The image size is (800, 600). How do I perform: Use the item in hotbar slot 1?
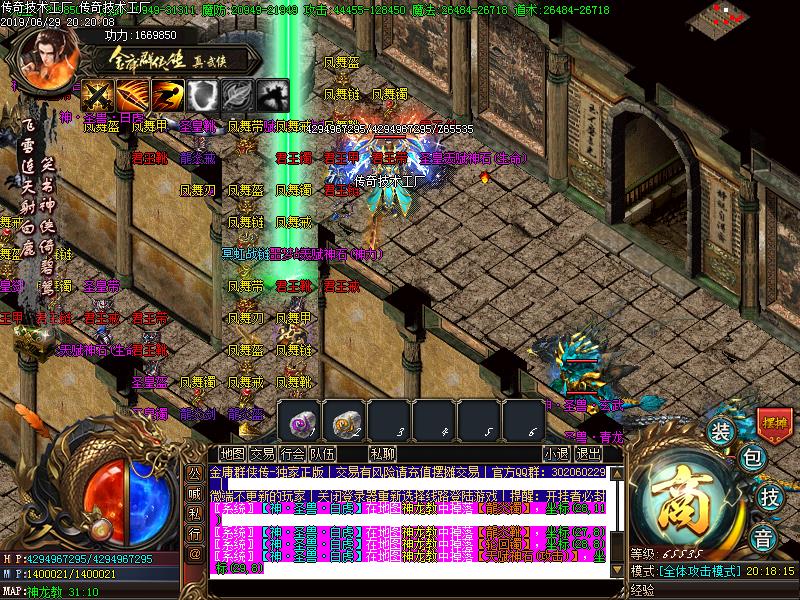[300, 420]
